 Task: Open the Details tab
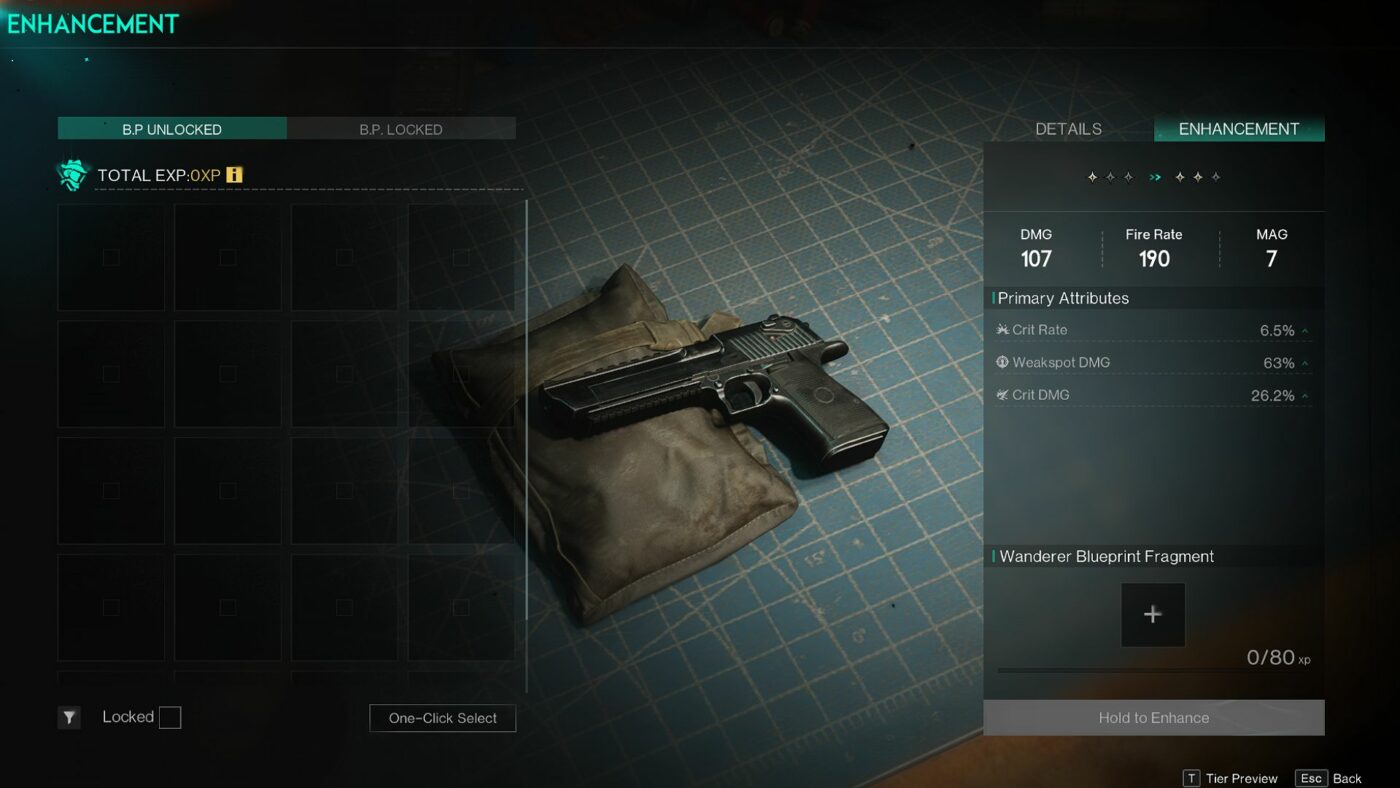tap(1068, 129)
